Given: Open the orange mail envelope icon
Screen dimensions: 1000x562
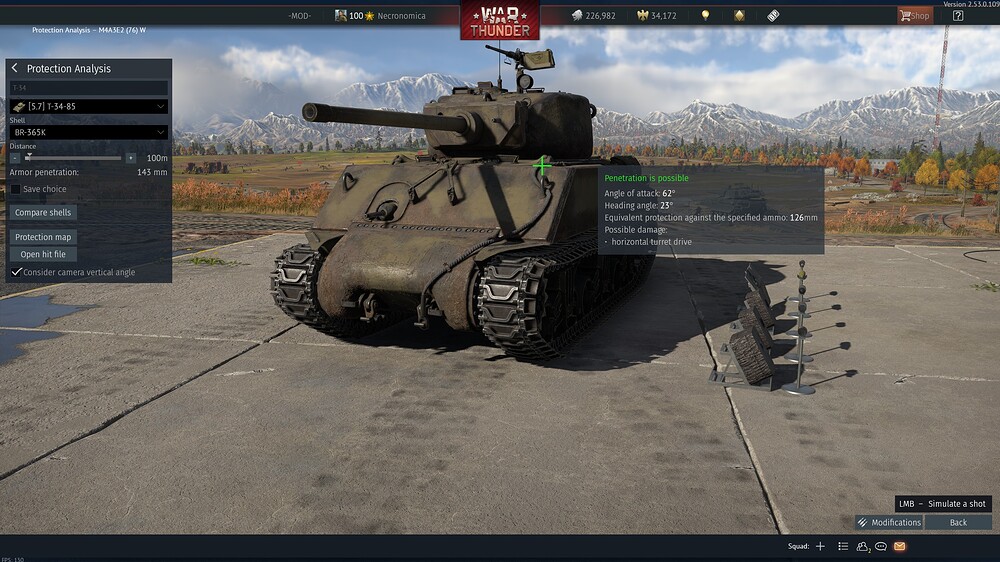Looking at the screenshot, I should click(x=899, y=546).
